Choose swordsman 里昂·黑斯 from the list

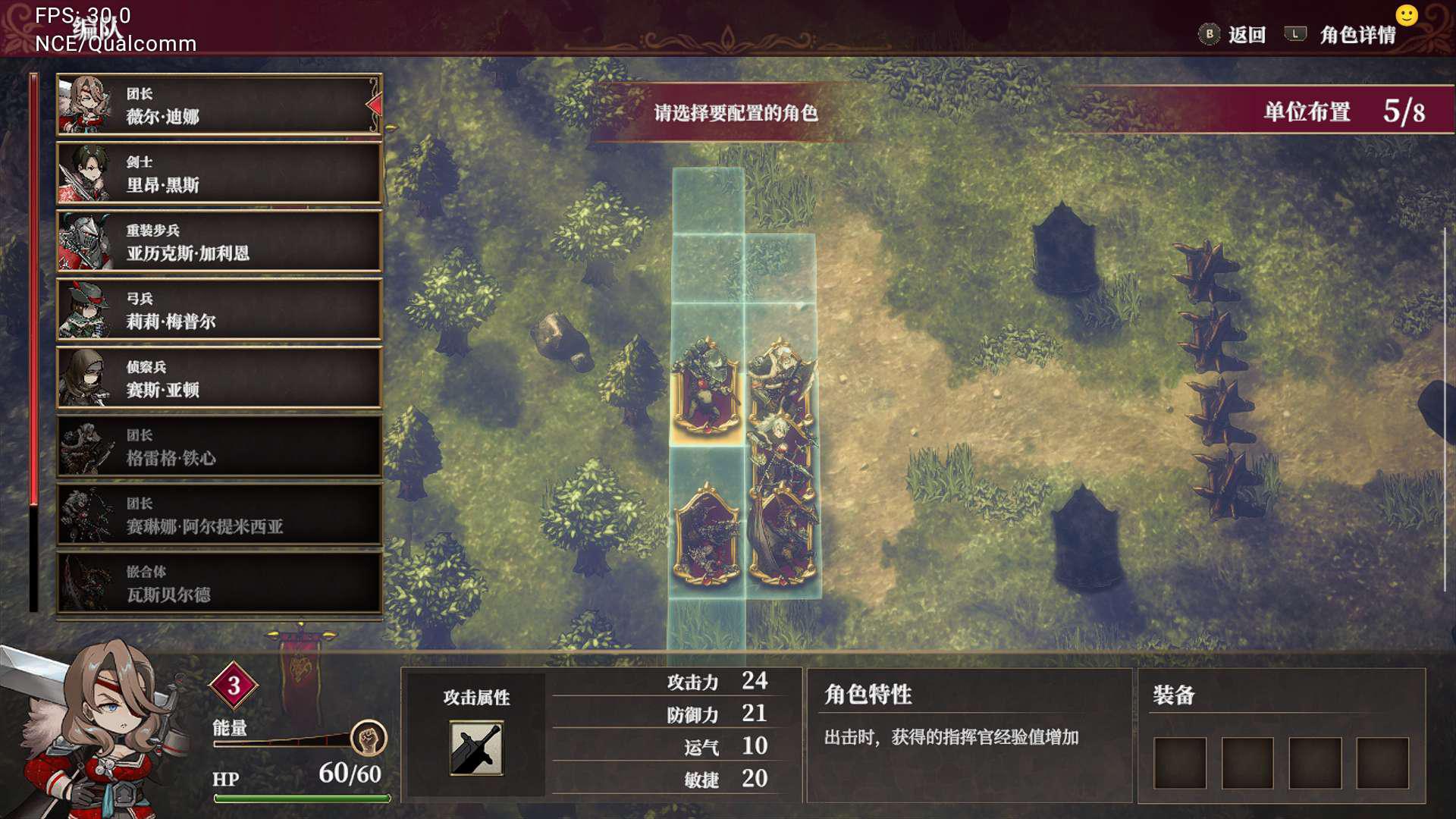point(218,174)
